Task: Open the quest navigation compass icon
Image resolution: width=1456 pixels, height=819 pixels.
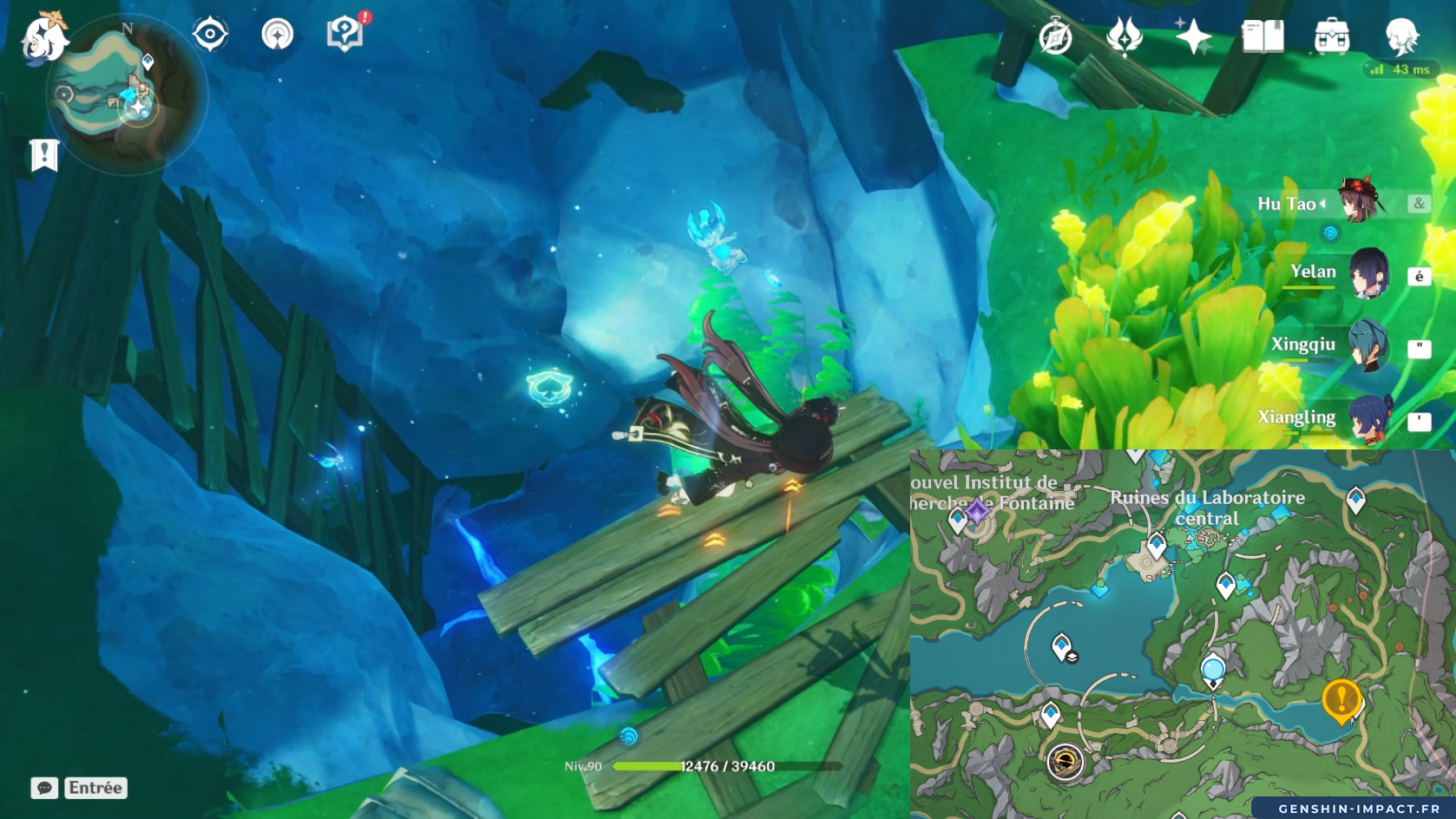Action: tap(278, 35)
